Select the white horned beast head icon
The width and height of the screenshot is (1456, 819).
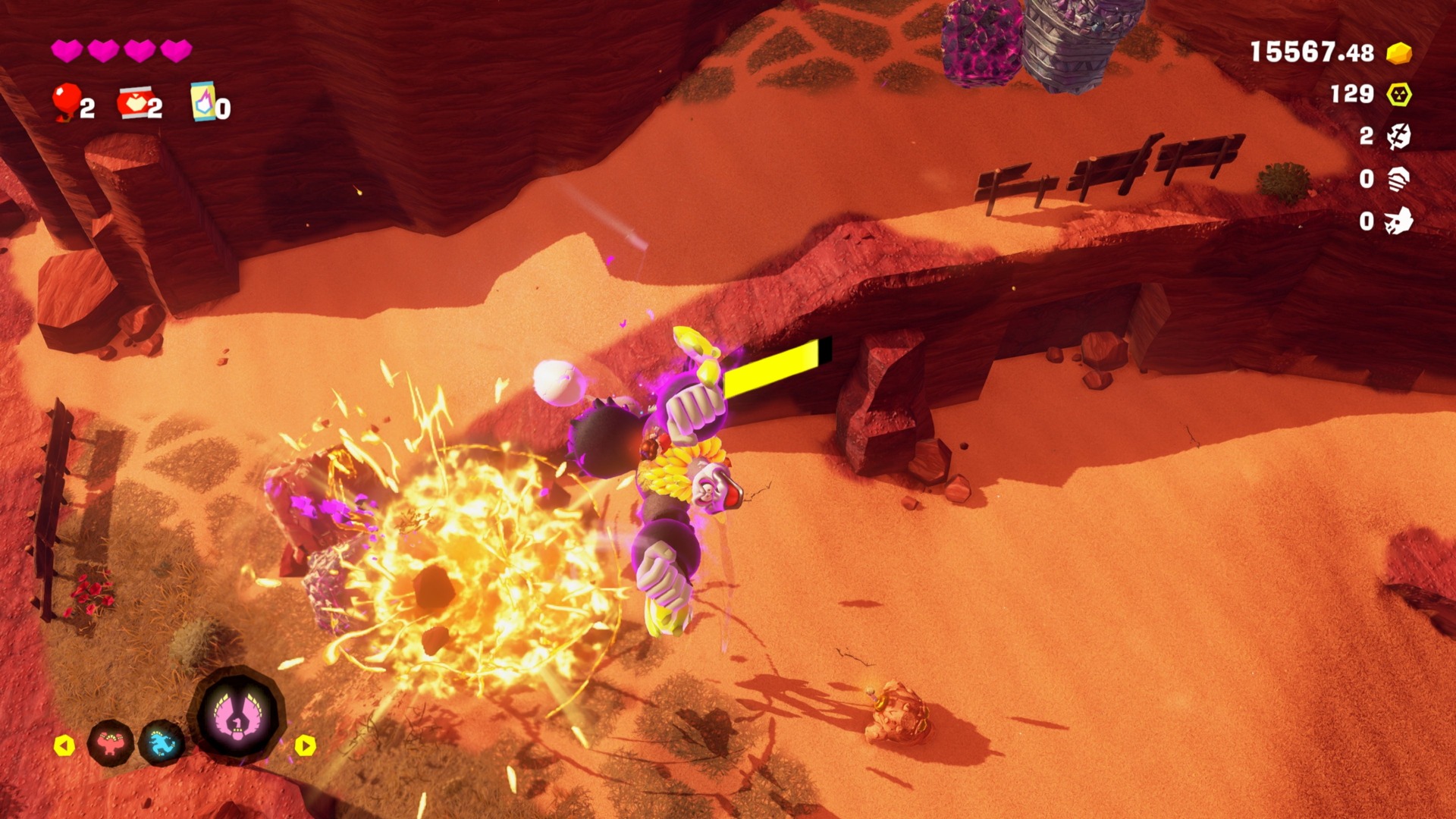[1399, 221]
